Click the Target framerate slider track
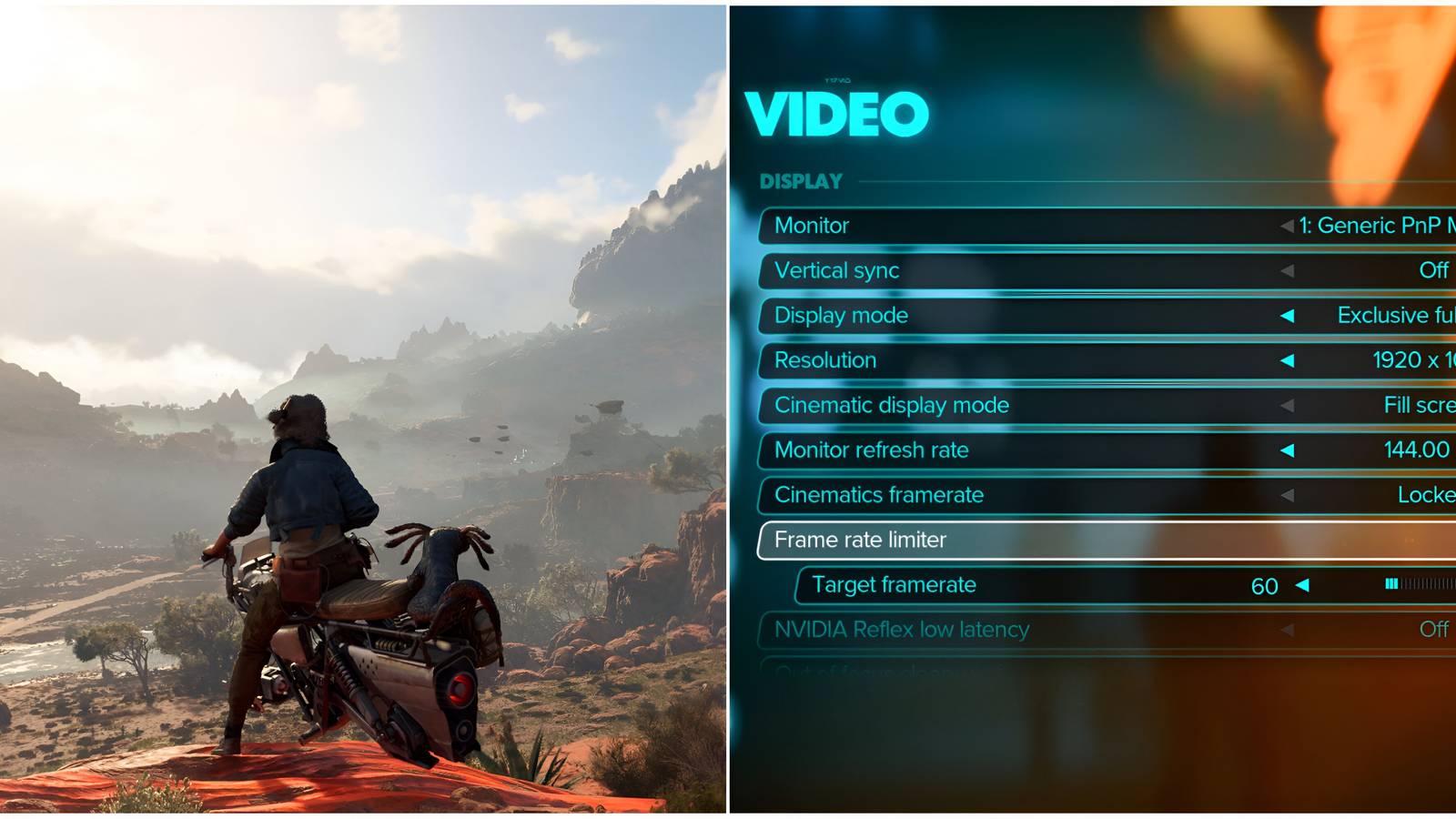The image size is (1456, 819). [x=1420, y=585]
